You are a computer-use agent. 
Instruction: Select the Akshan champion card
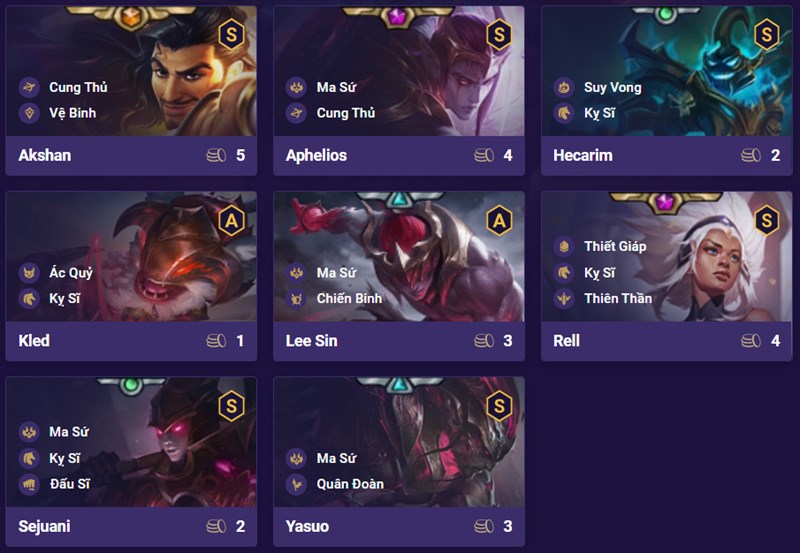(131, 90)
